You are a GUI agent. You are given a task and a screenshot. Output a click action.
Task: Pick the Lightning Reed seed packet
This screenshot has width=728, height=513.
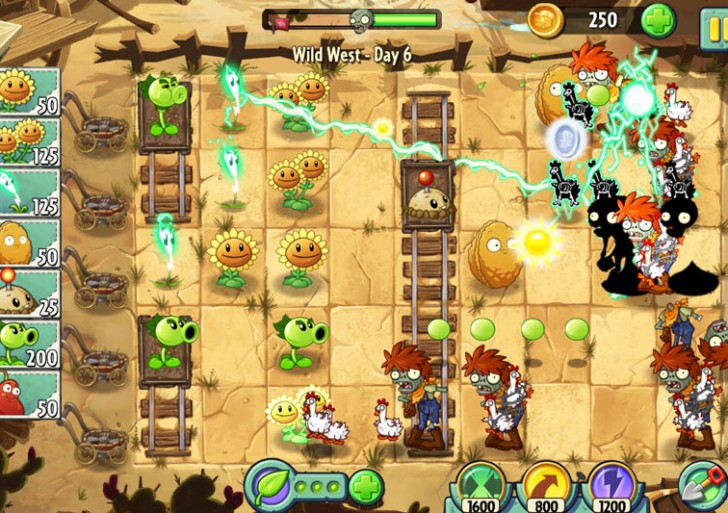coord(28,193)
